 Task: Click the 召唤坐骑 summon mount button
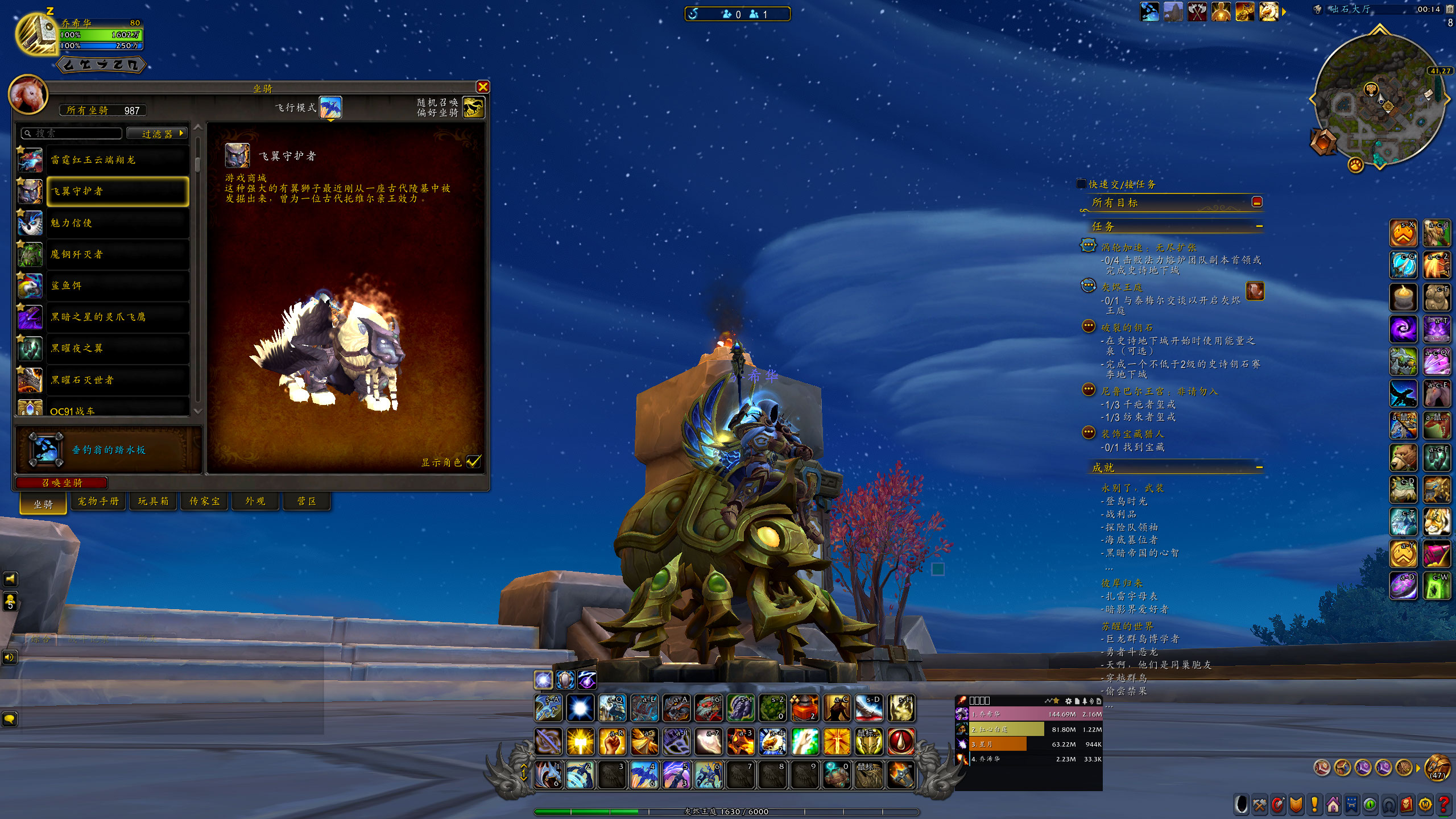61,483
